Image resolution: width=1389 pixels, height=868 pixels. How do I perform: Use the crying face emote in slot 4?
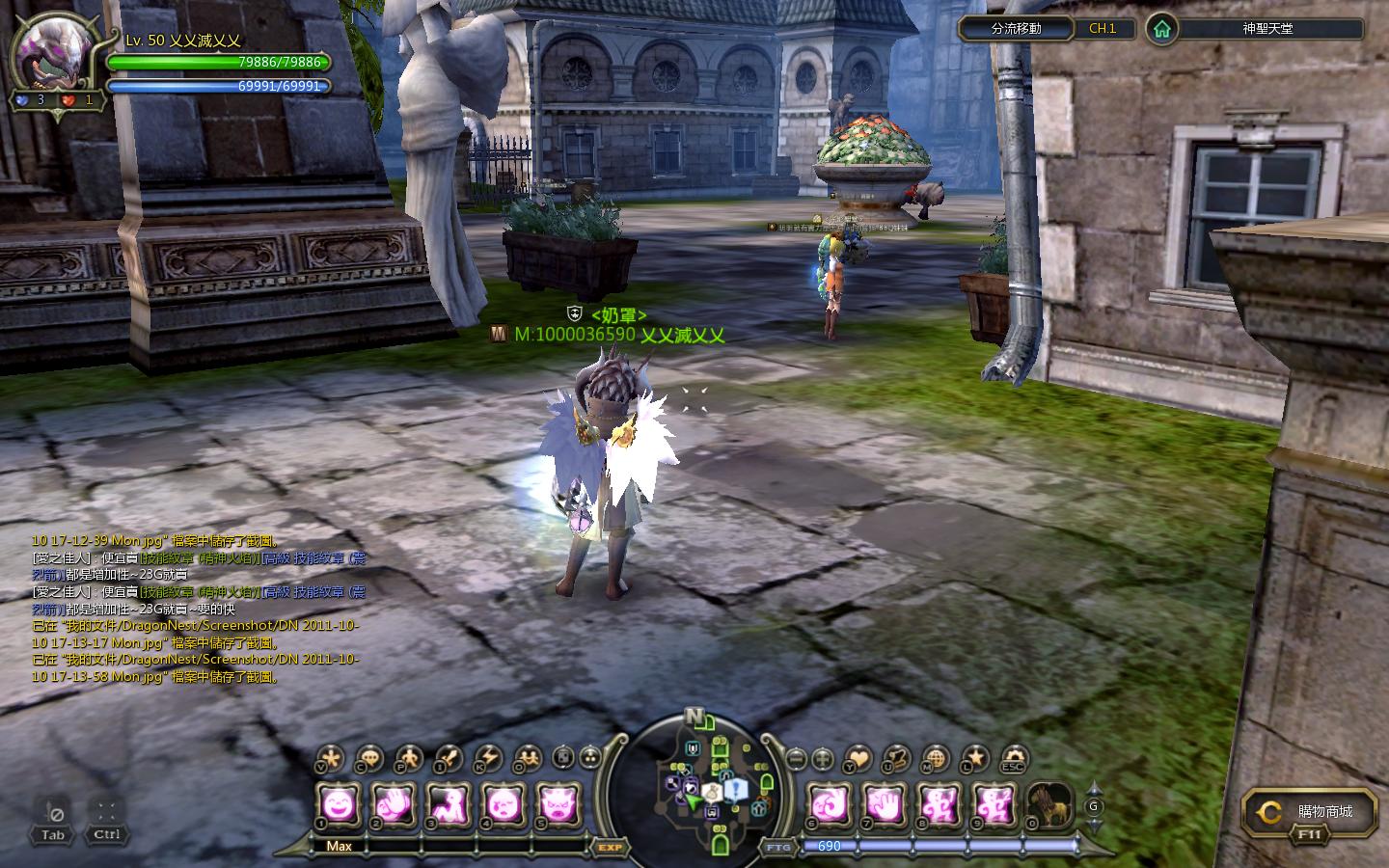tap(504, 802)
